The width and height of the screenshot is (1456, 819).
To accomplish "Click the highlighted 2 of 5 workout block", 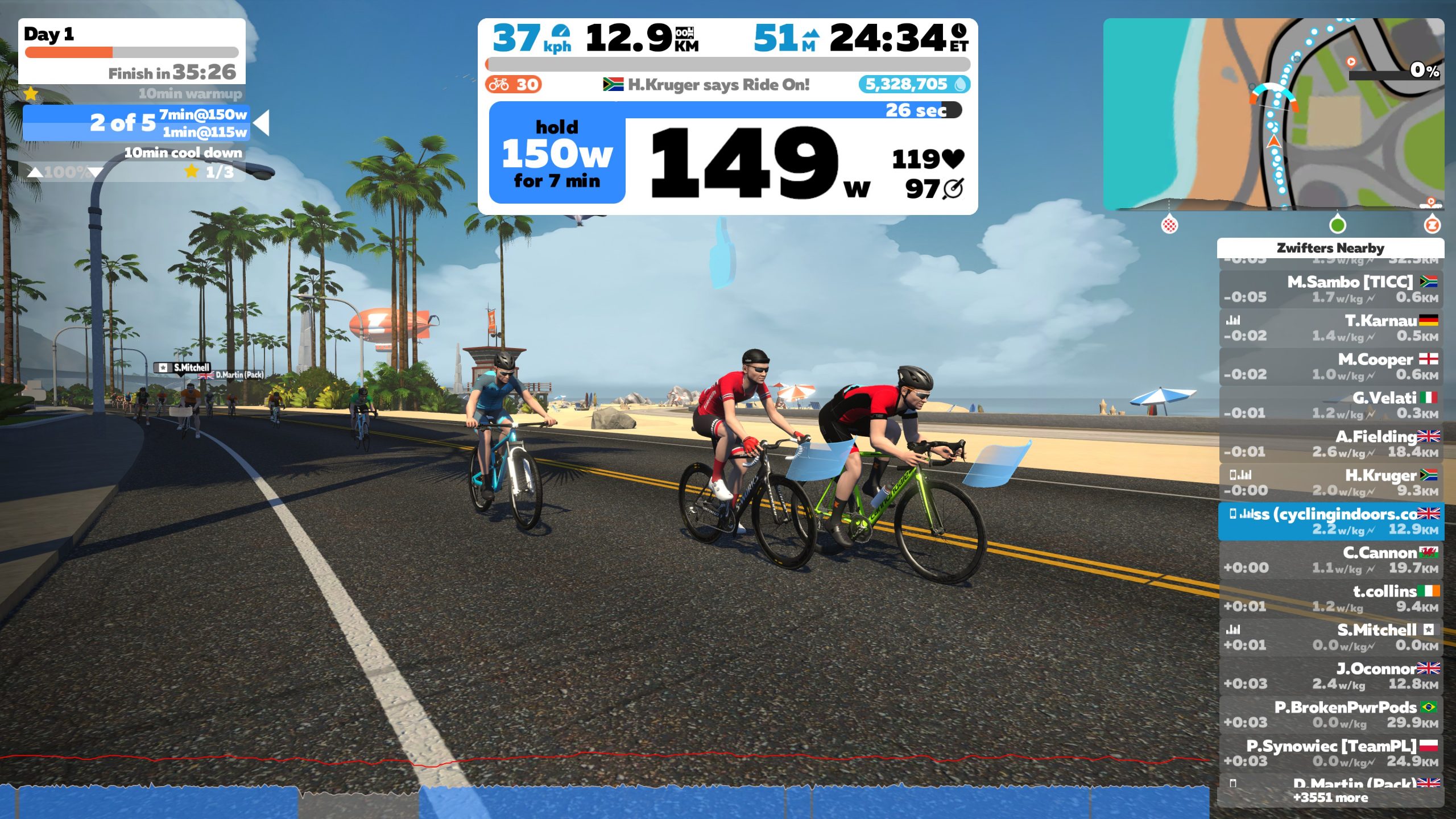I will click(x=136, y=123).
